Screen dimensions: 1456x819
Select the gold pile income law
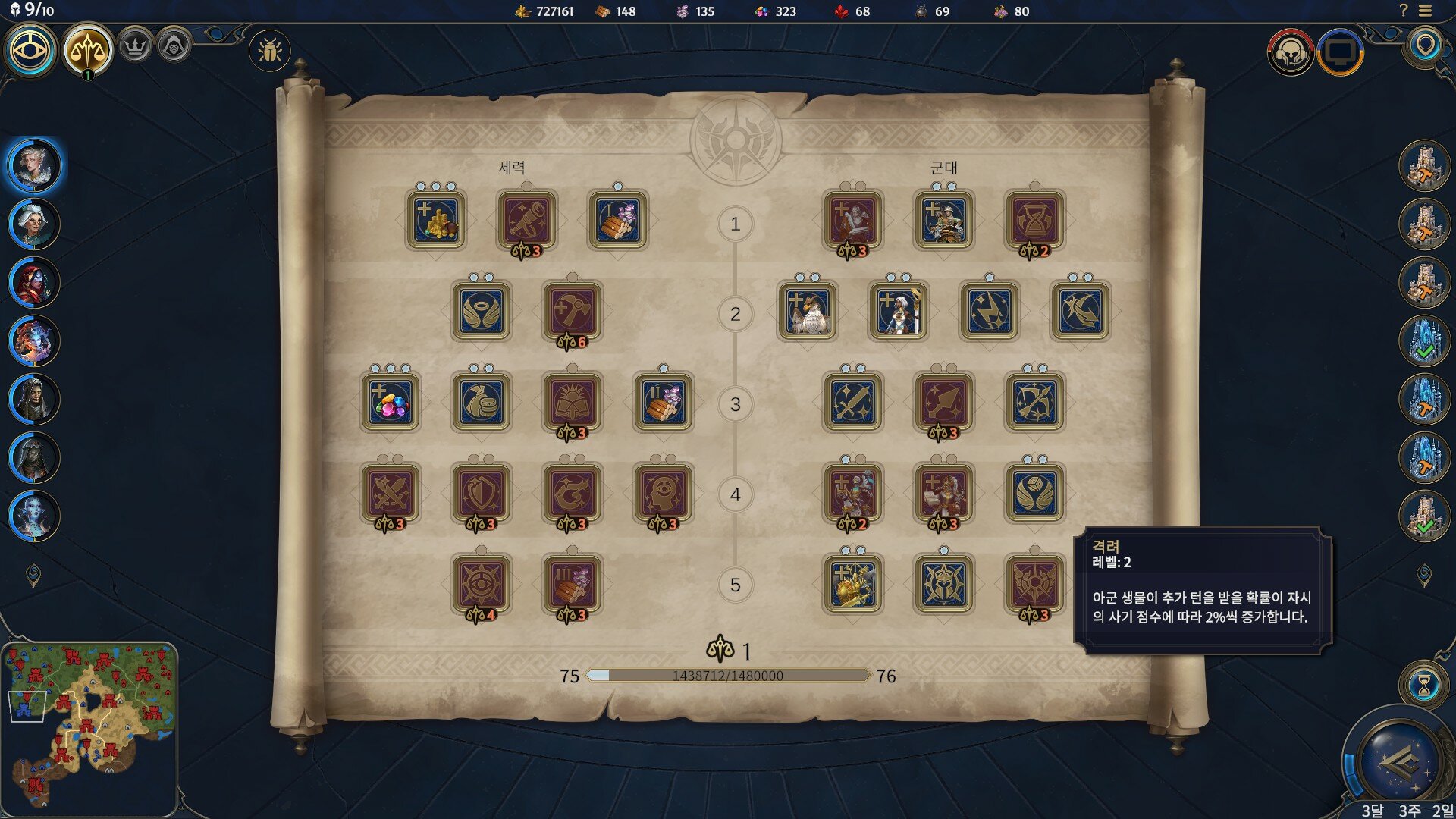click(x=436, y=220)
